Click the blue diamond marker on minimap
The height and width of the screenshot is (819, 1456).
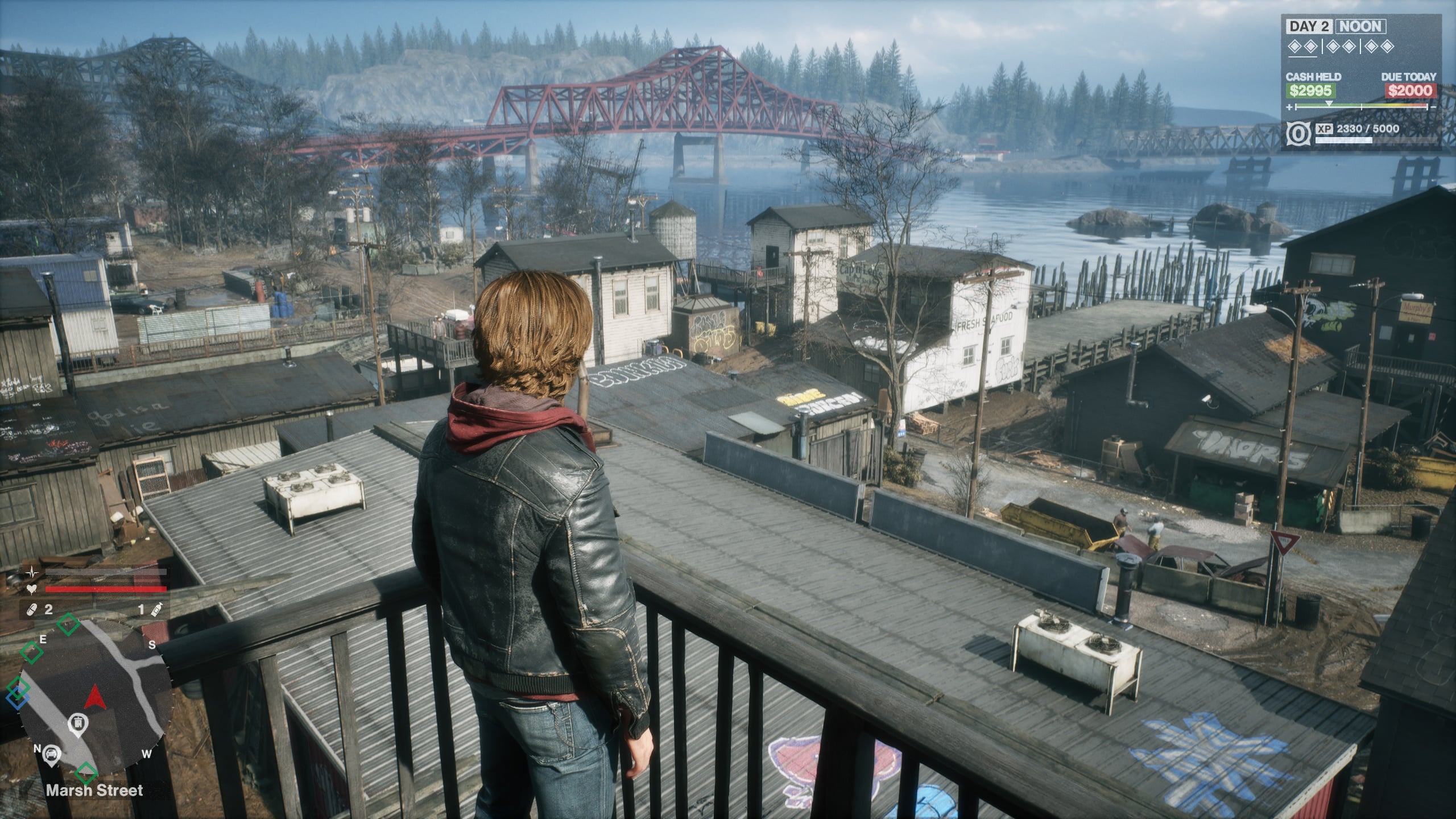pos(18,698)
